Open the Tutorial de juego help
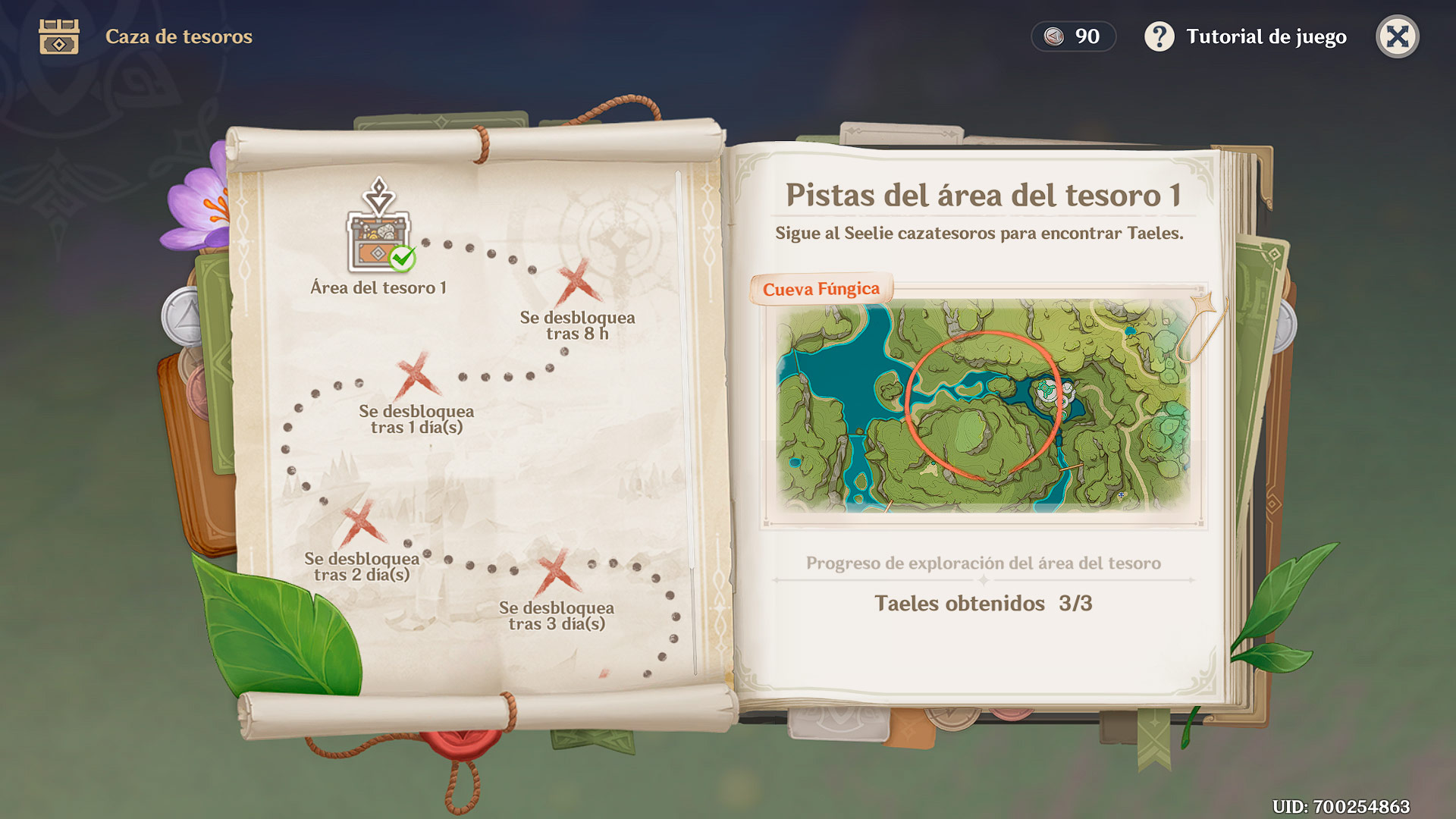The width and height of the screenshot is (1456, 819). coord(1246,36)
